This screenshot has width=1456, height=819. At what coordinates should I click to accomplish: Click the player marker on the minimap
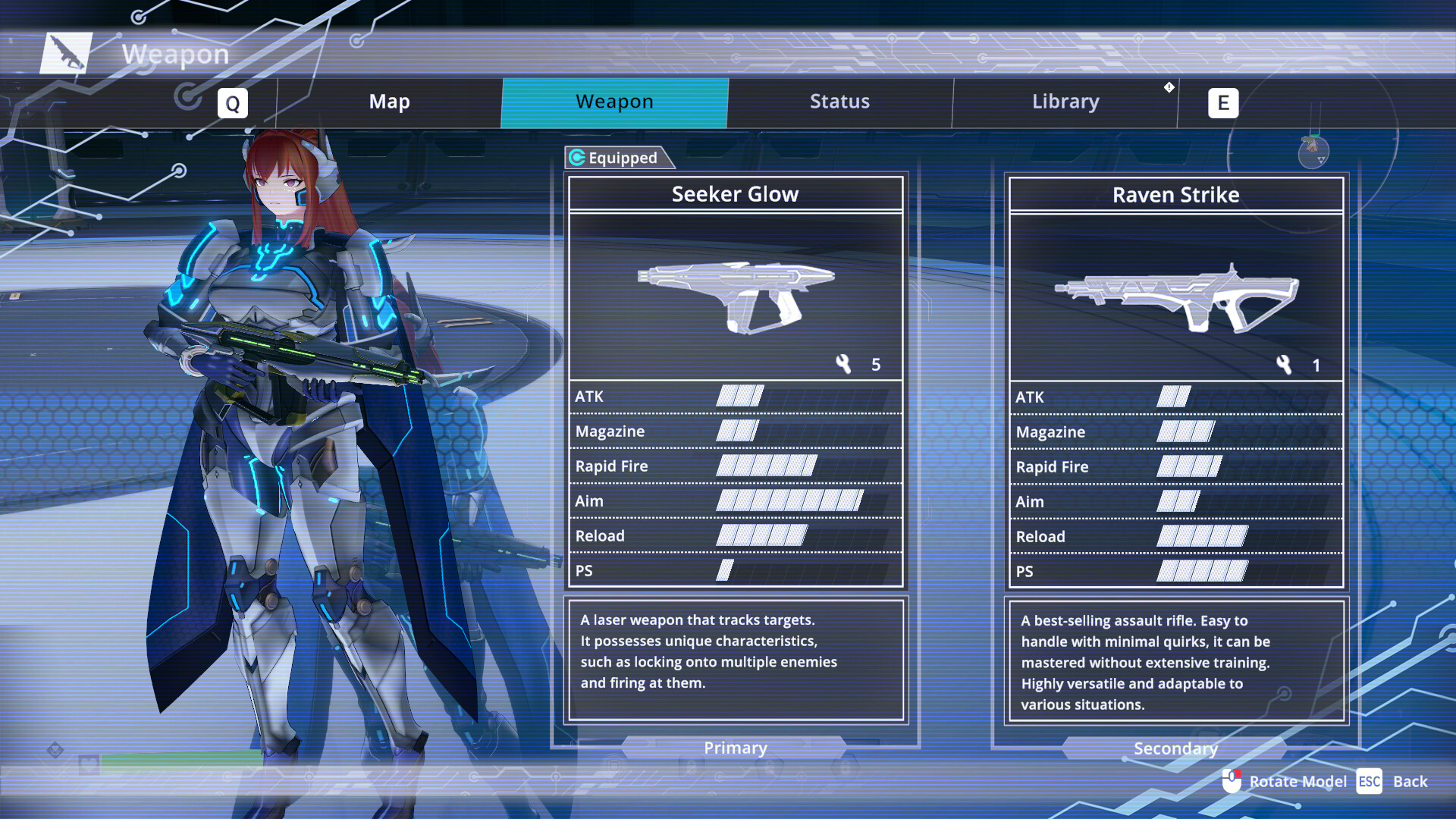(x=1313, y=147)
